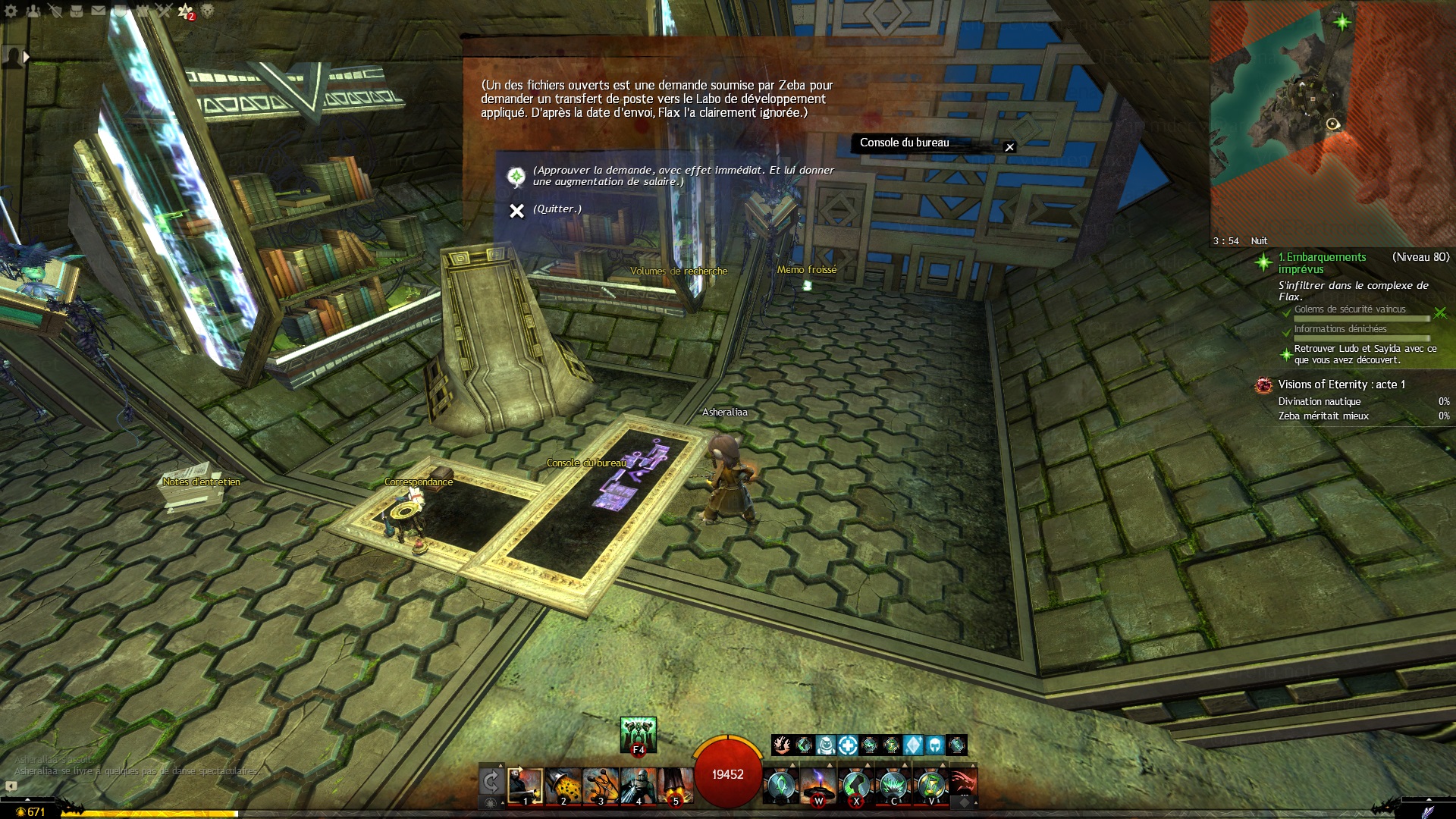Select the Embarquements imprévus story objective

(1322, 262)
